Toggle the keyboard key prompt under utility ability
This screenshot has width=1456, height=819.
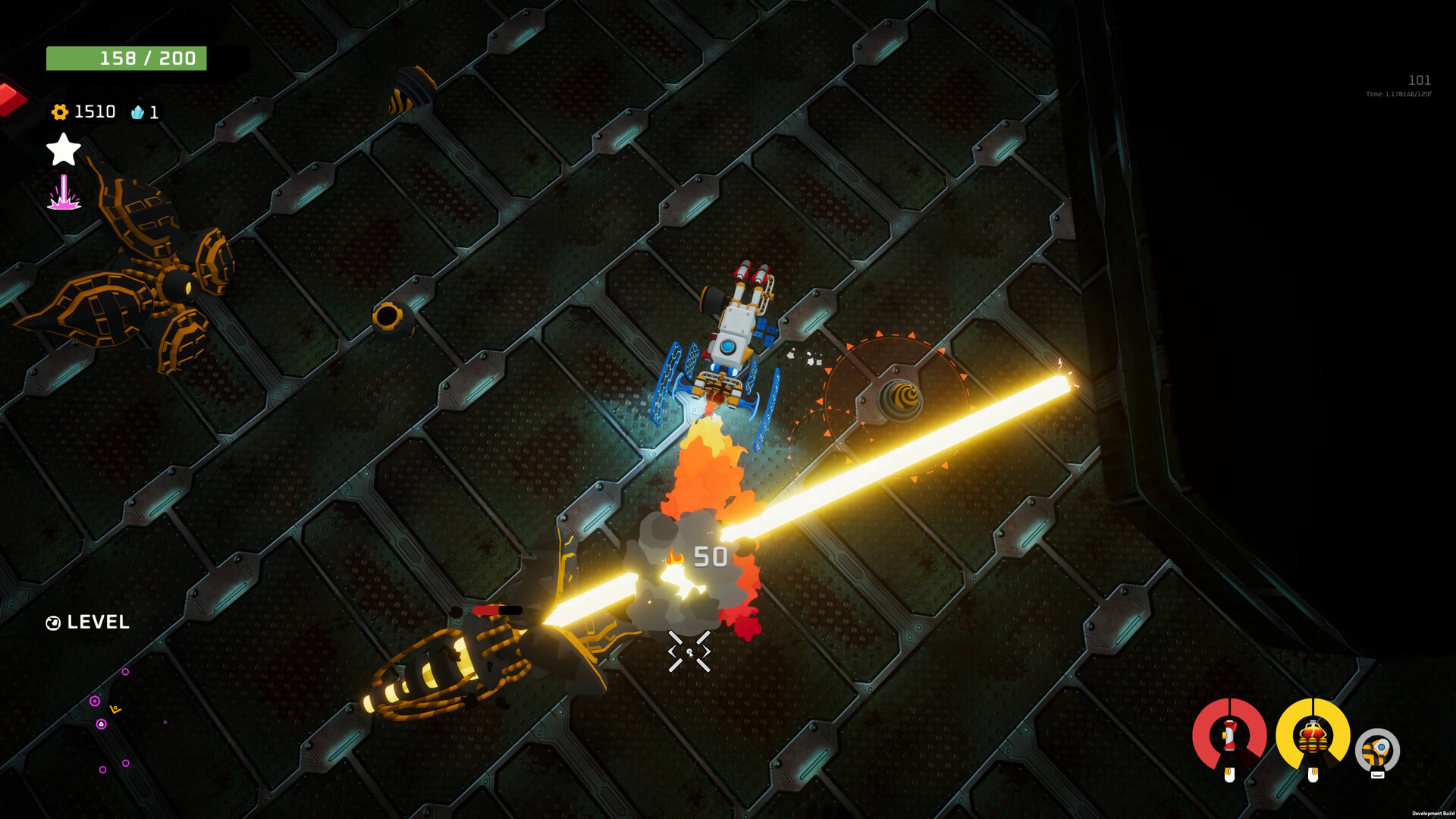pos(1378,776)
